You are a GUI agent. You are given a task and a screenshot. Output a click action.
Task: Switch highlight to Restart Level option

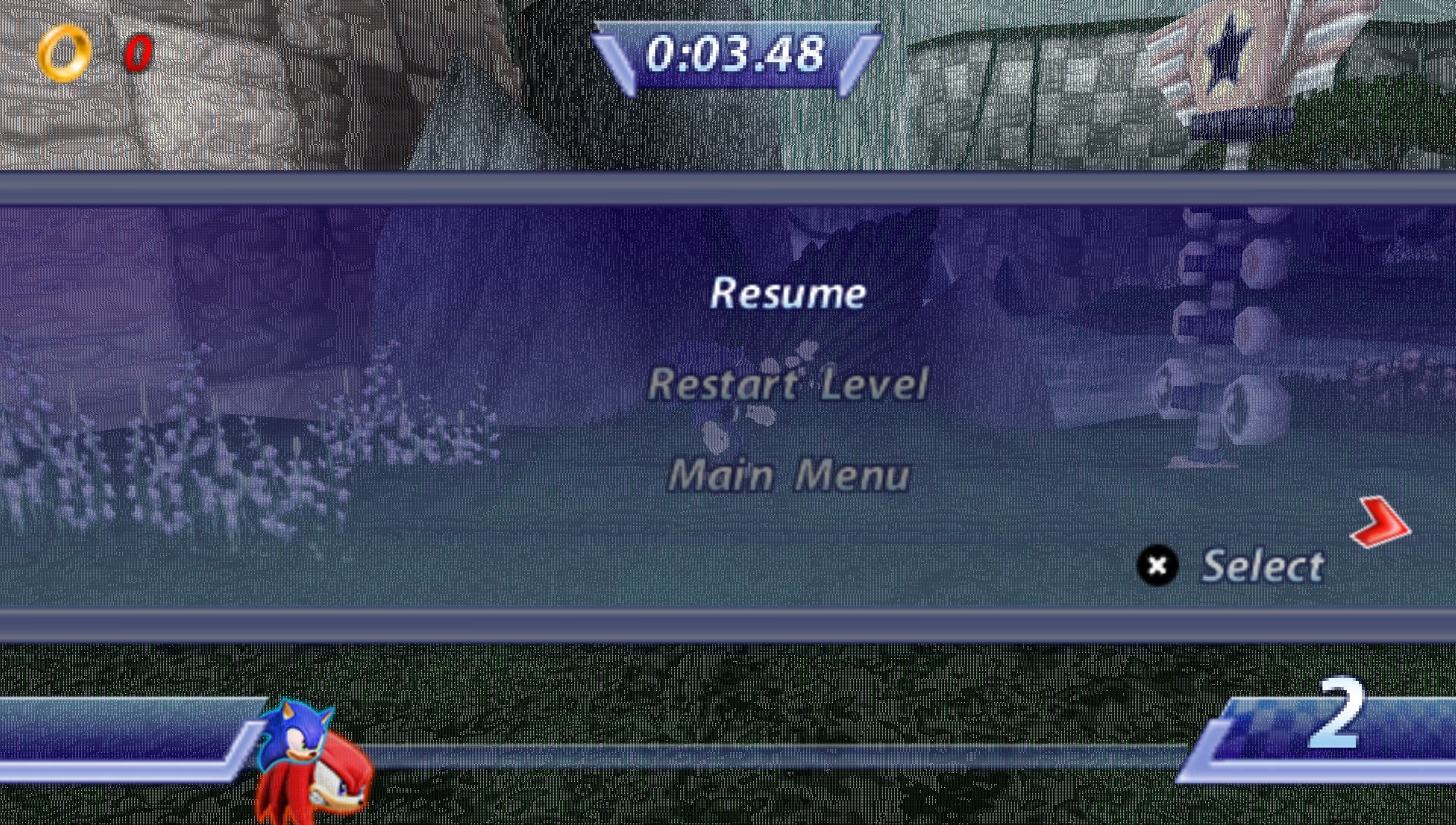[x=789, y=384]
